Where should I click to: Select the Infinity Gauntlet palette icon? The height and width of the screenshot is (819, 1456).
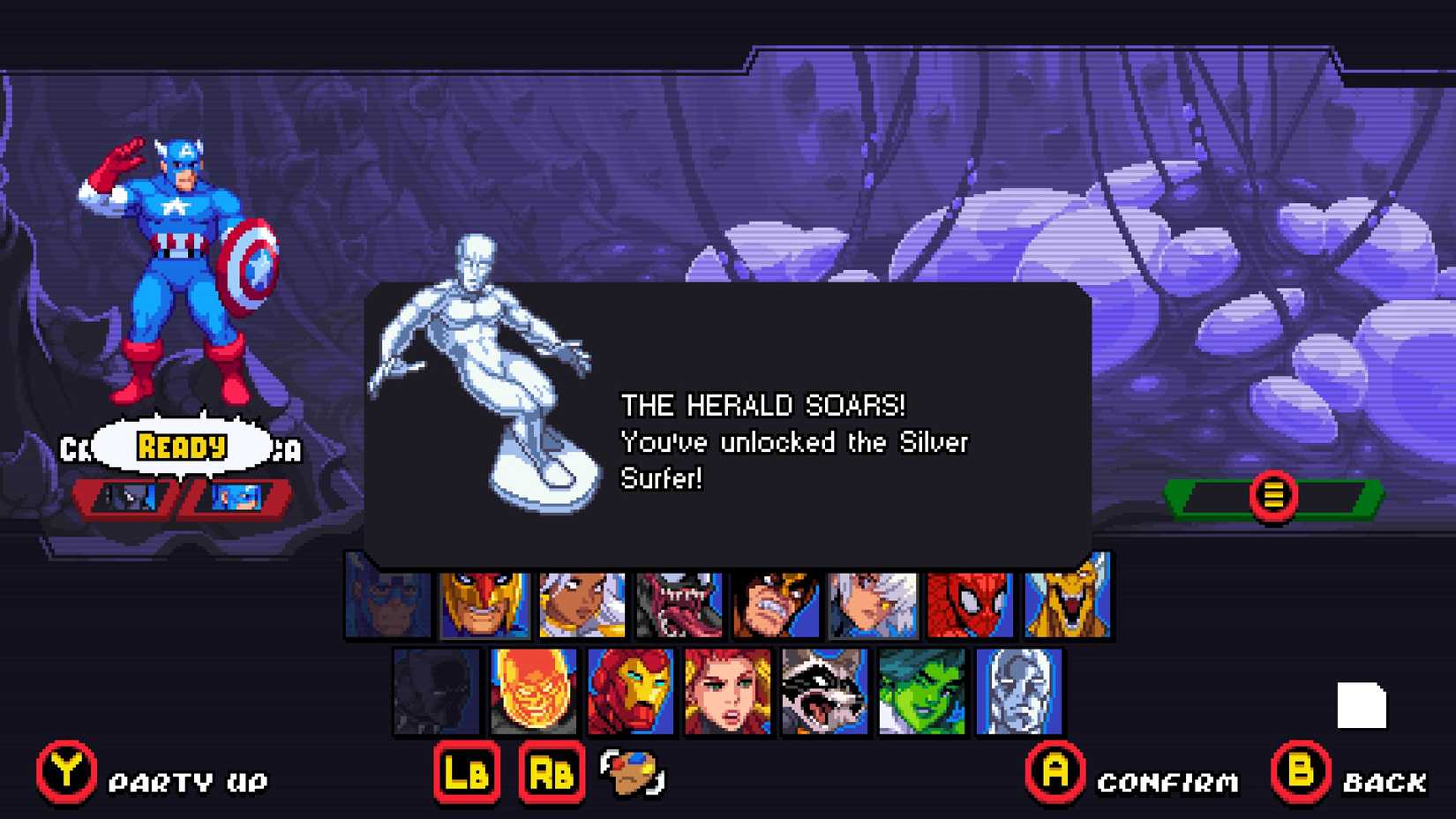pyautogui.click(x=633, y=774)
